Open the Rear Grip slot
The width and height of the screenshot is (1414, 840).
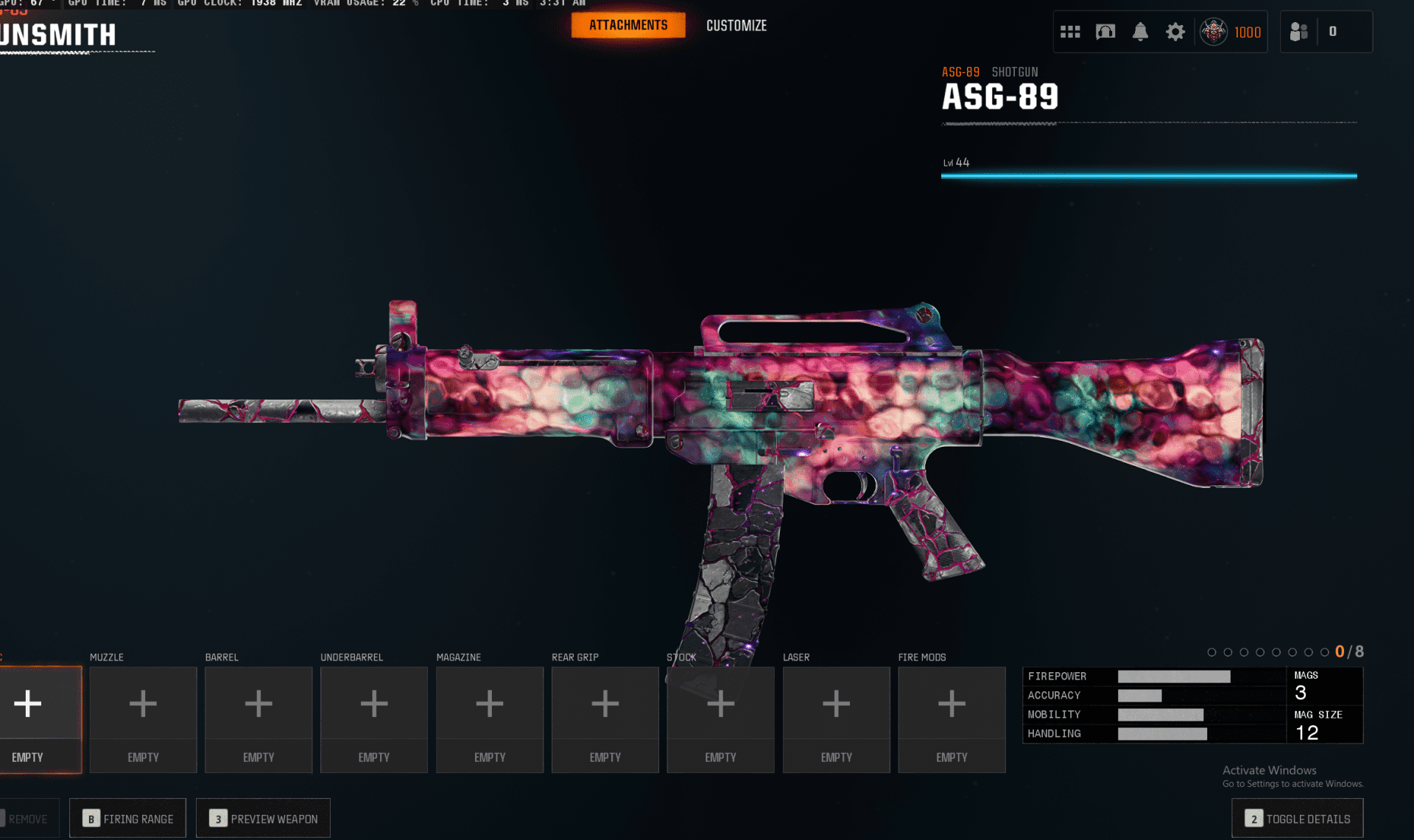605,719
